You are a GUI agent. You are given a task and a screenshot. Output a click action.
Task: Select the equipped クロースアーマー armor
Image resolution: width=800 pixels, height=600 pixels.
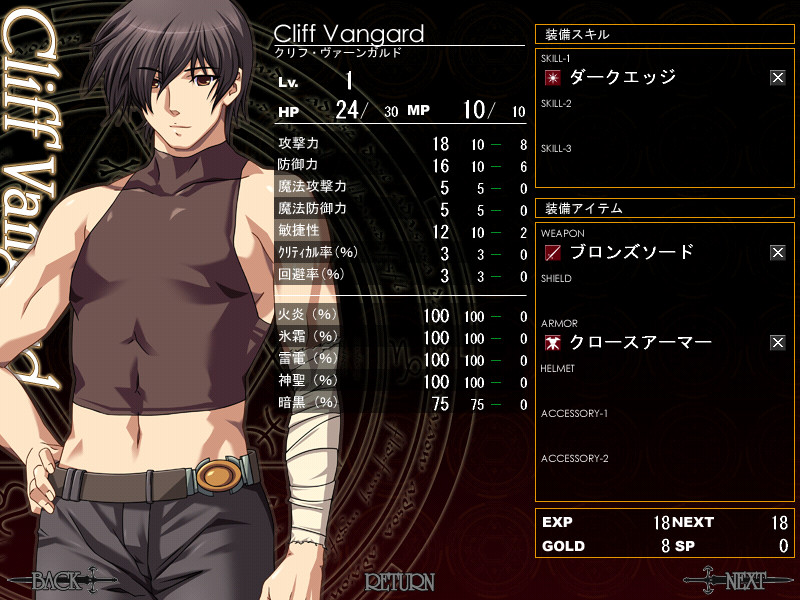coord(640,343)
